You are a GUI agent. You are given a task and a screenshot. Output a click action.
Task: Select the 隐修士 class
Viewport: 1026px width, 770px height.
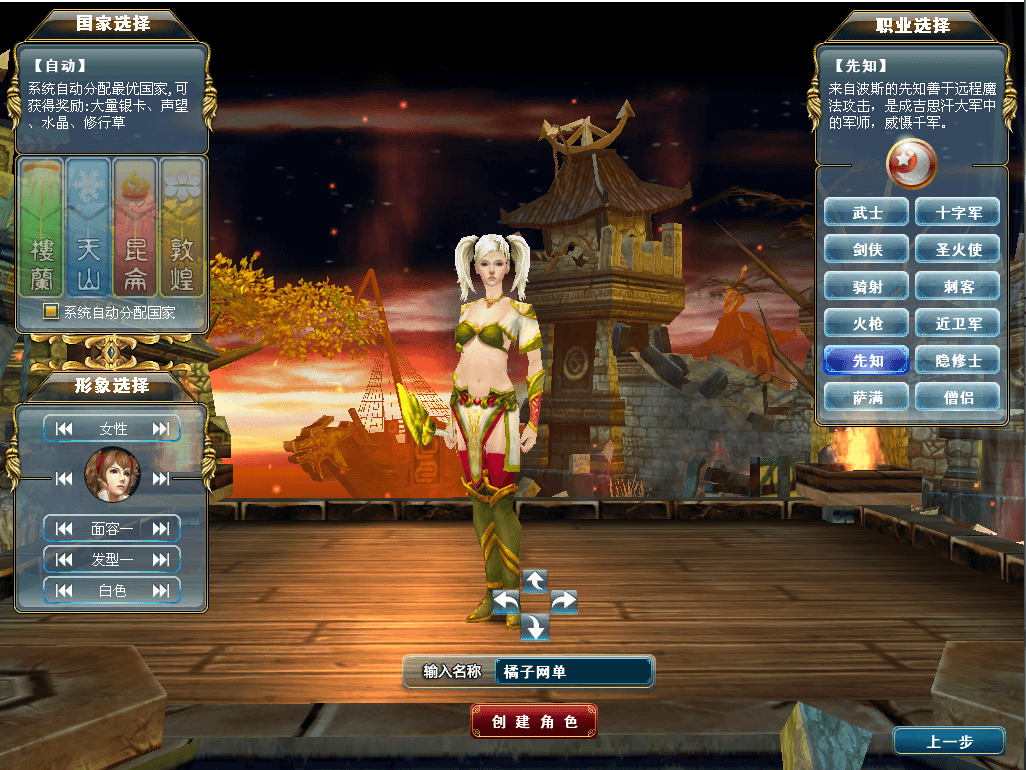958,360
